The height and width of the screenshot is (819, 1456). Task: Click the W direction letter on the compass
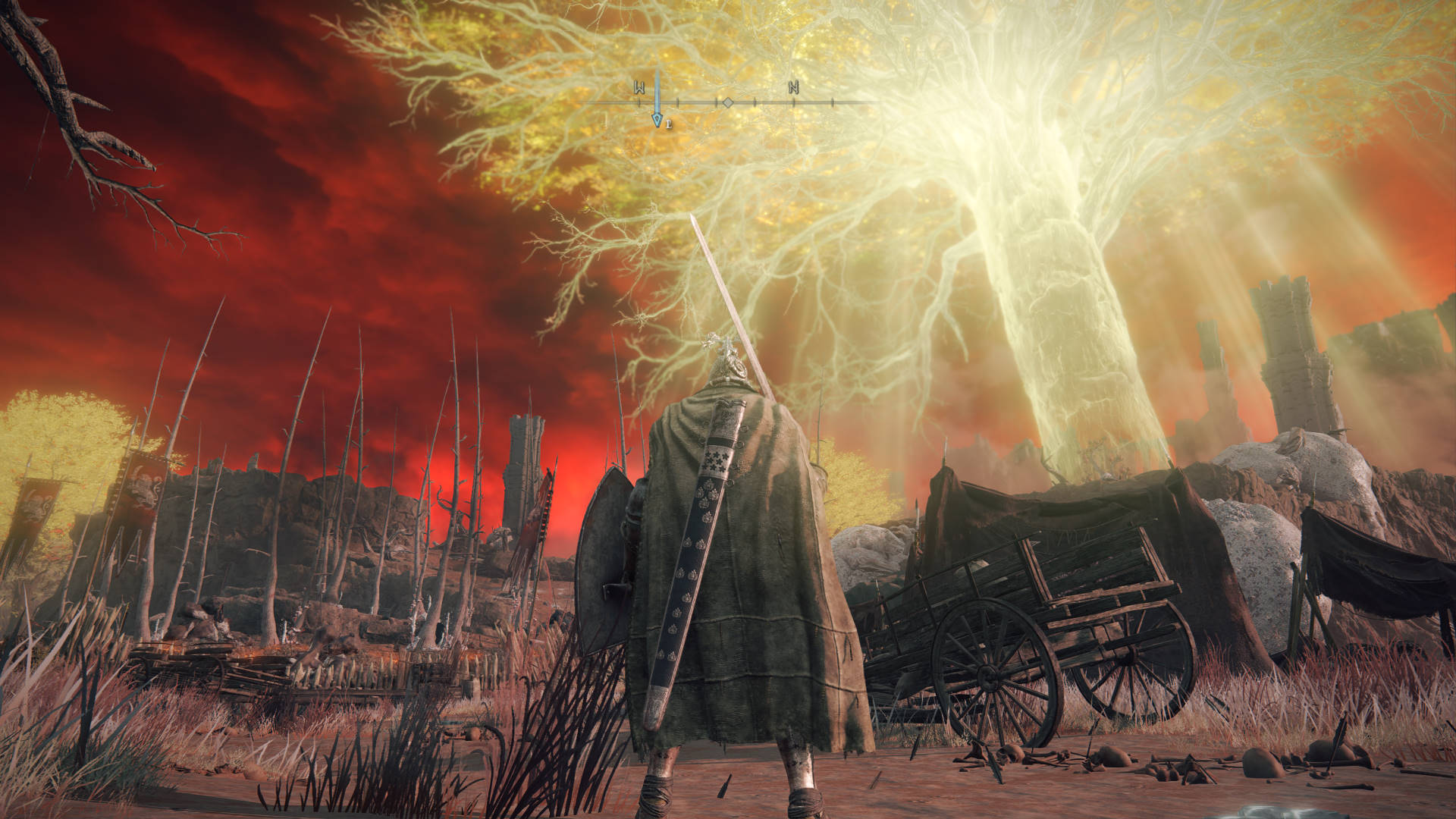point(639,87)
